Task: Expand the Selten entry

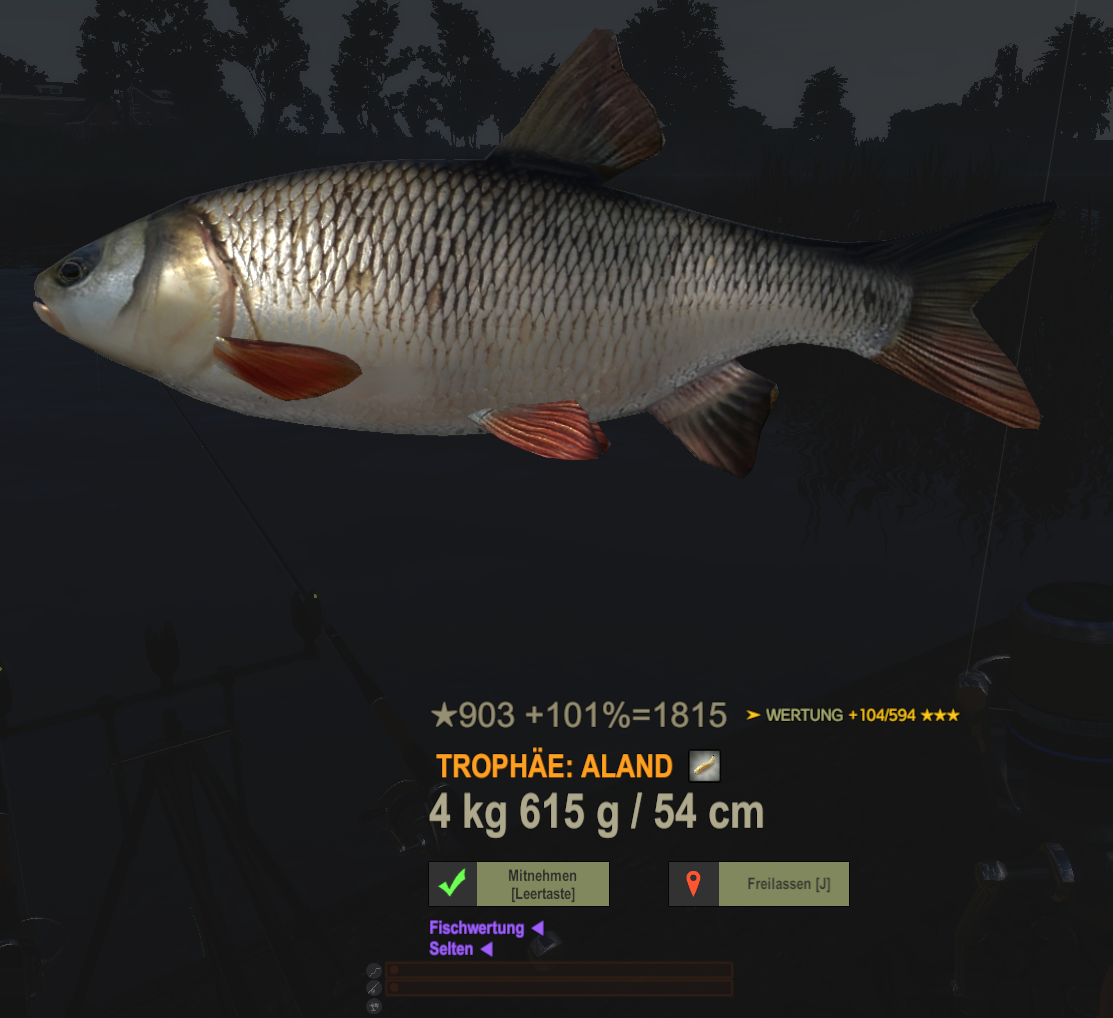Action: [x=460, y=949]
